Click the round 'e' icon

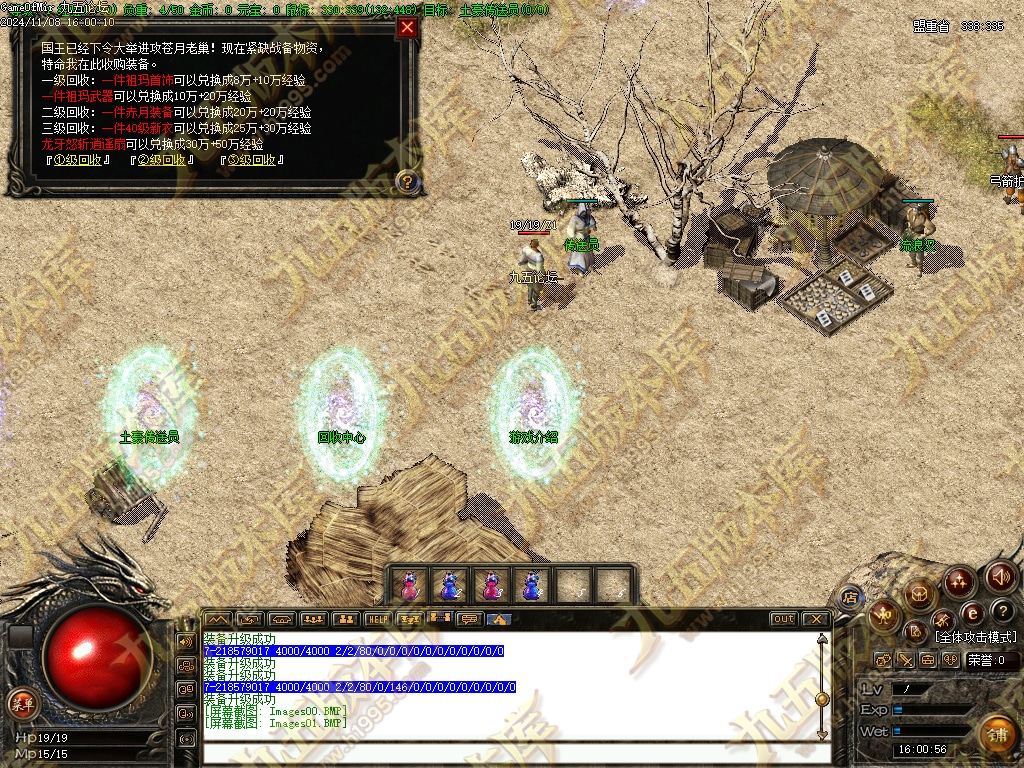coord(971,612)
